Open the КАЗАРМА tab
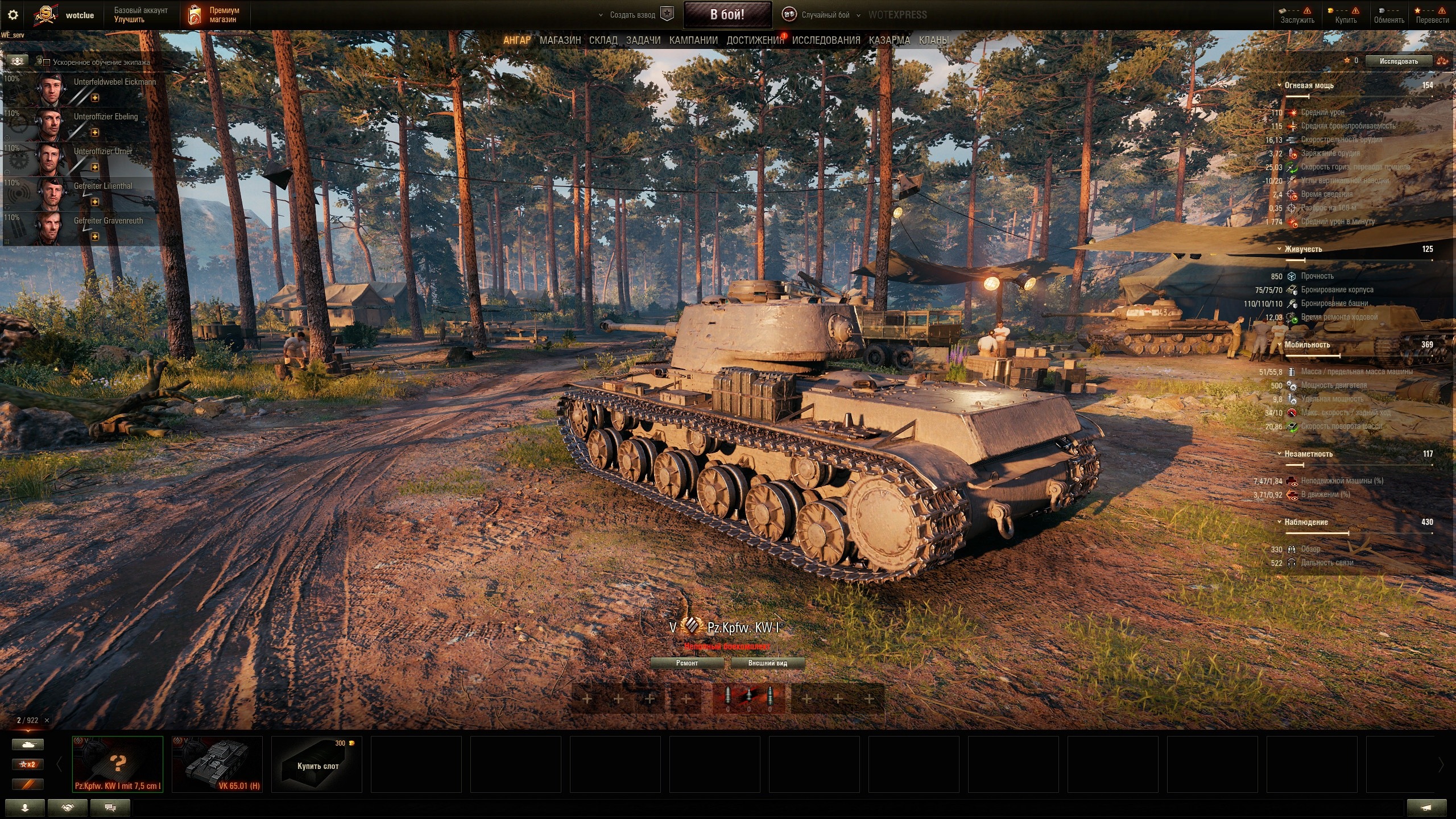This screenshot has height=819, width=1456. point(889,40)
